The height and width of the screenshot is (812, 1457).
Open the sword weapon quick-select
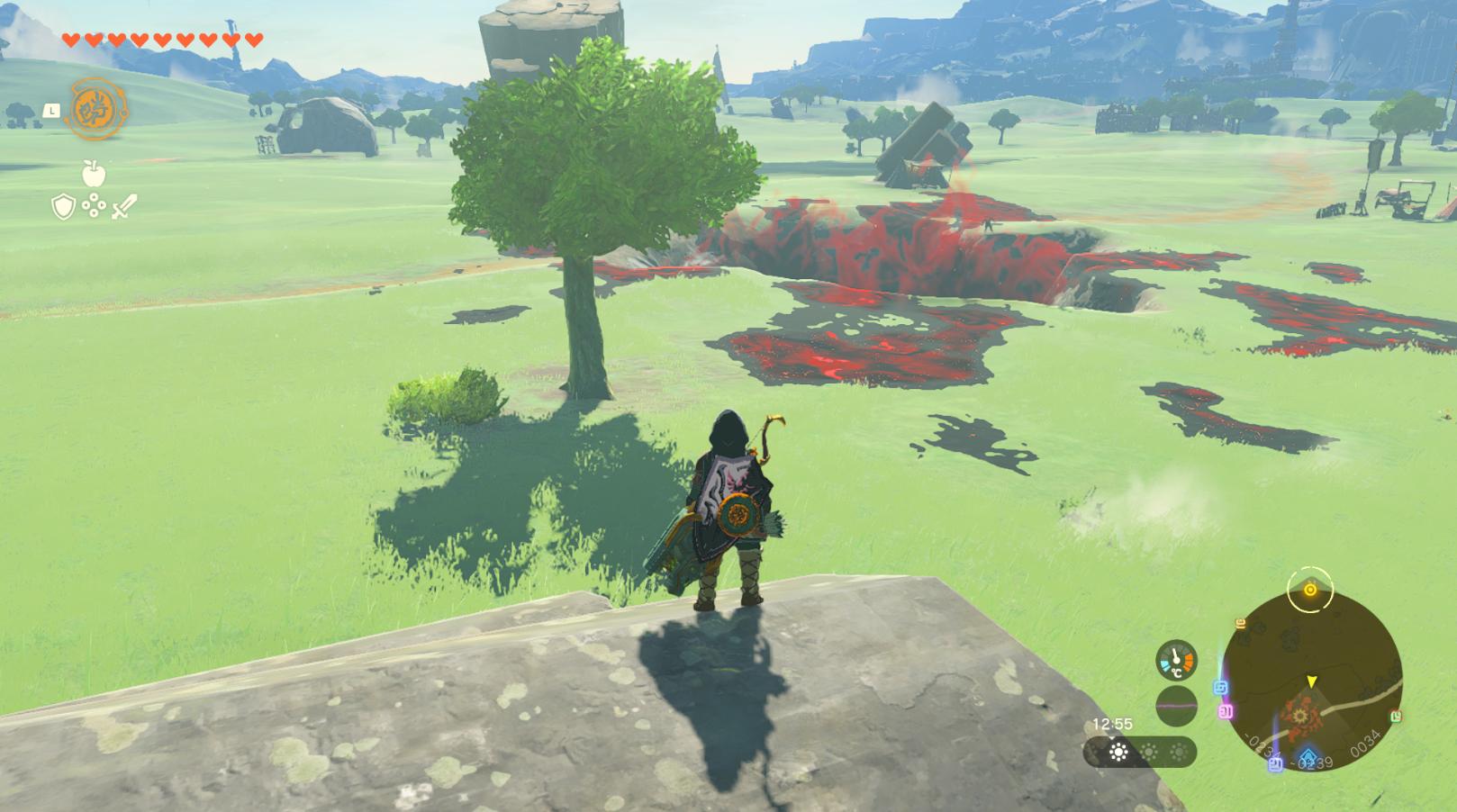[124, 207]
